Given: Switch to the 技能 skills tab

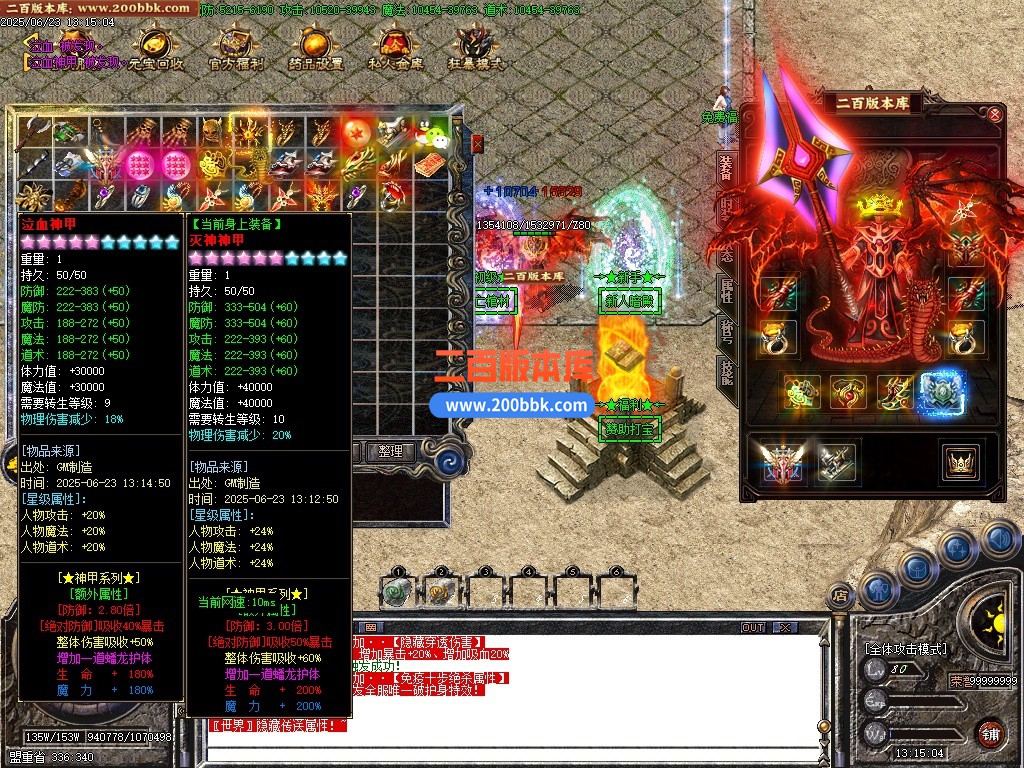Looking at the screenshot, I should click(x=726, y=372).
